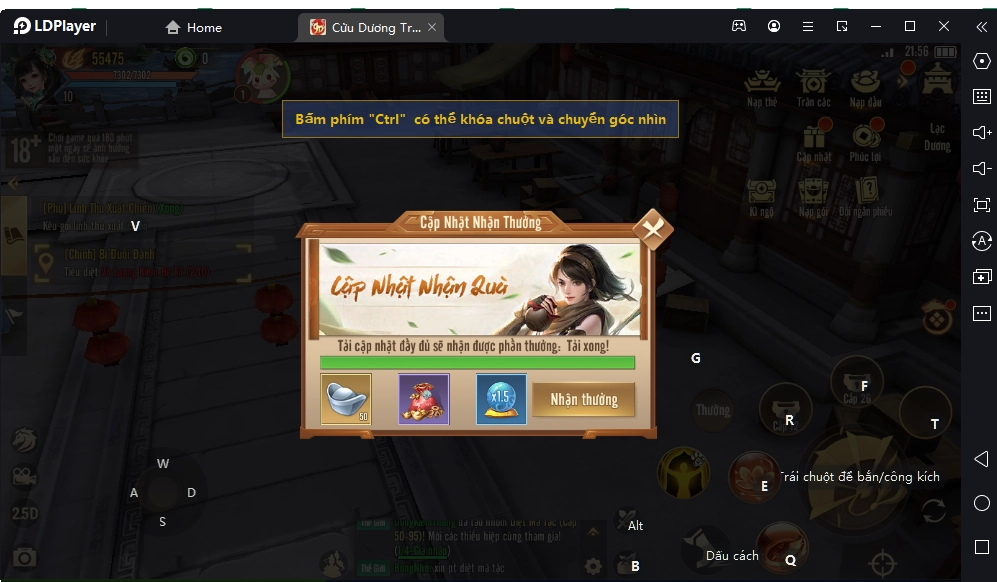997x582 pixels.
Task: Select the silver ingot reward item
Action: point(346,399)
